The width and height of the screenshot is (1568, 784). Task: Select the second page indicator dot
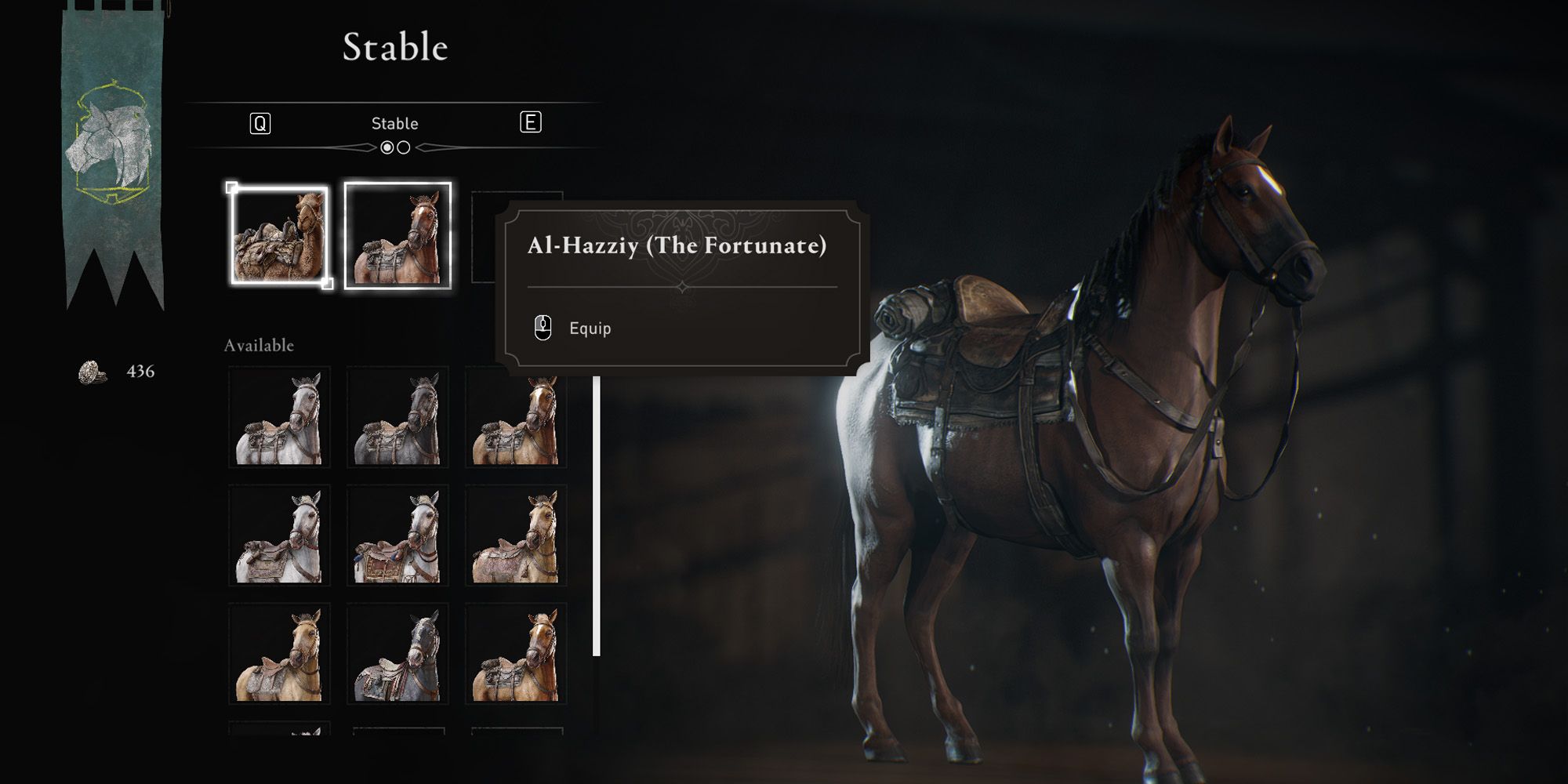point(403,146)
